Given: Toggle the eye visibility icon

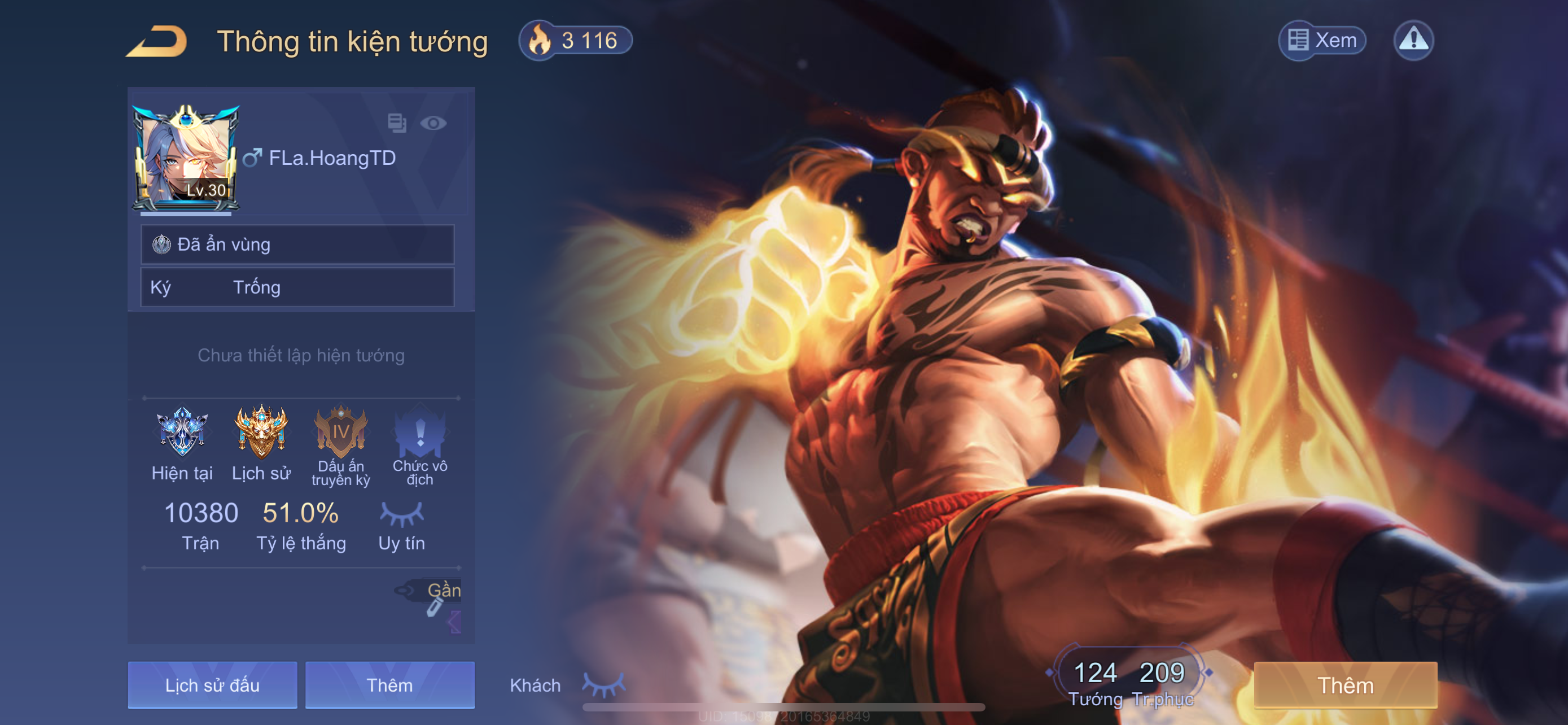Looking at the screenshot, I should 433,124.
